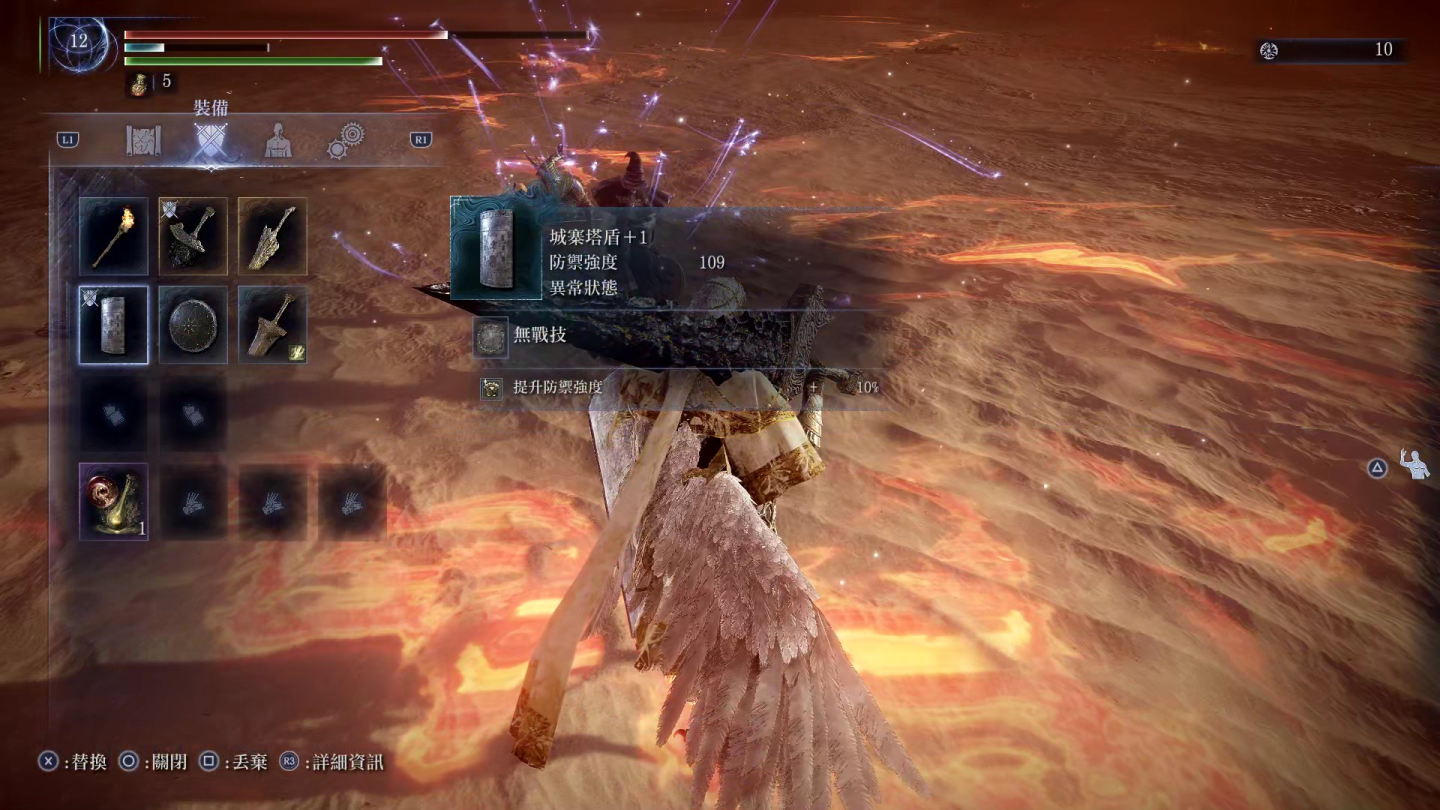
Task: Select the equipped tower shield slot
Action: click(x=113, y=325)
